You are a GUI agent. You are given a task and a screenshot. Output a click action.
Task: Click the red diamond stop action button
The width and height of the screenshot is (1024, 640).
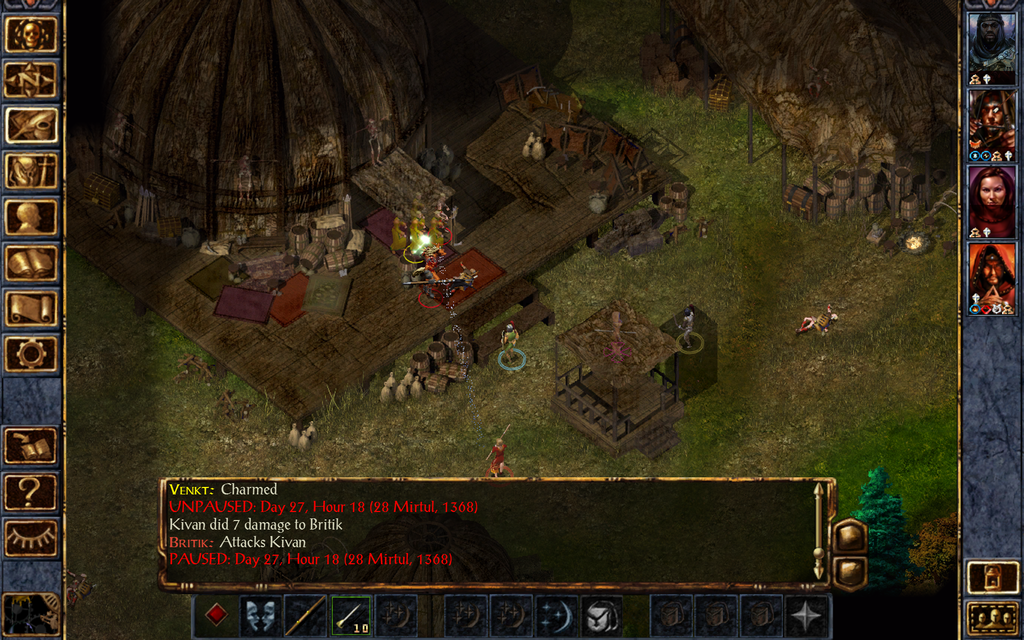pyautogui.click(x=215, y=615)
